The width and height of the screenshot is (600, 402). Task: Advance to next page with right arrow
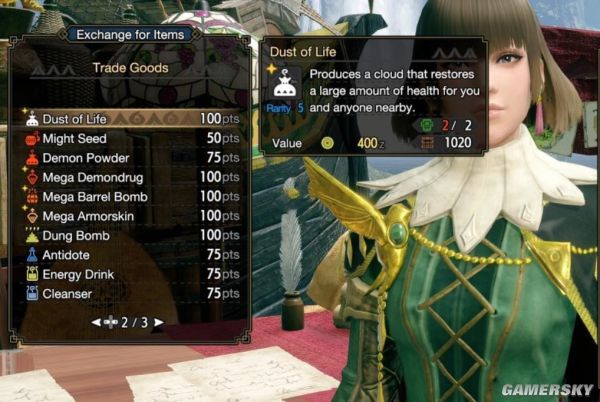tap(159, 322)
